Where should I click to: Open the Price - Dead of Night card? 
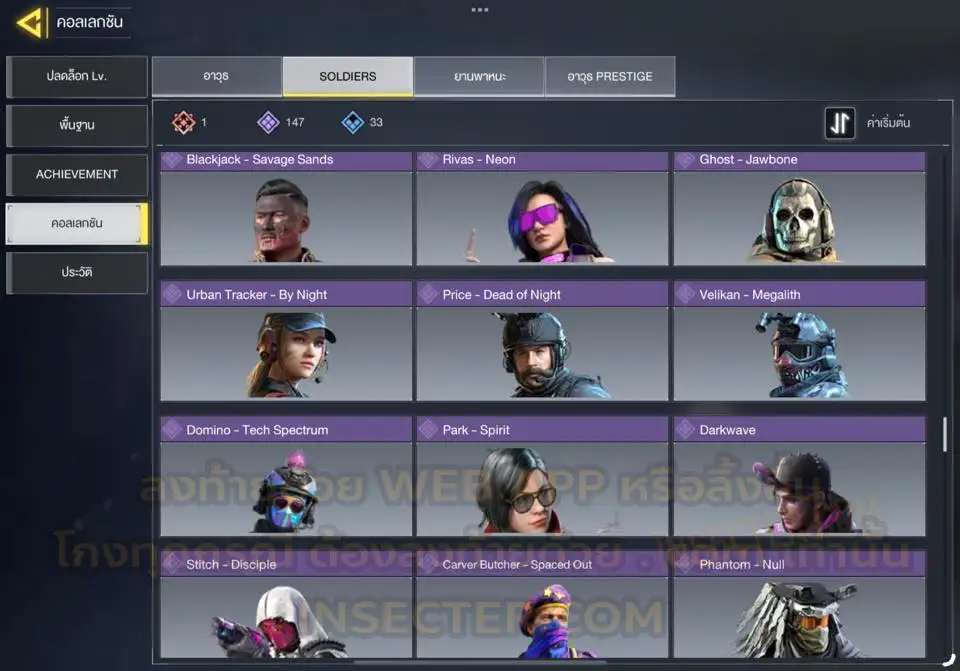point(542,343)
